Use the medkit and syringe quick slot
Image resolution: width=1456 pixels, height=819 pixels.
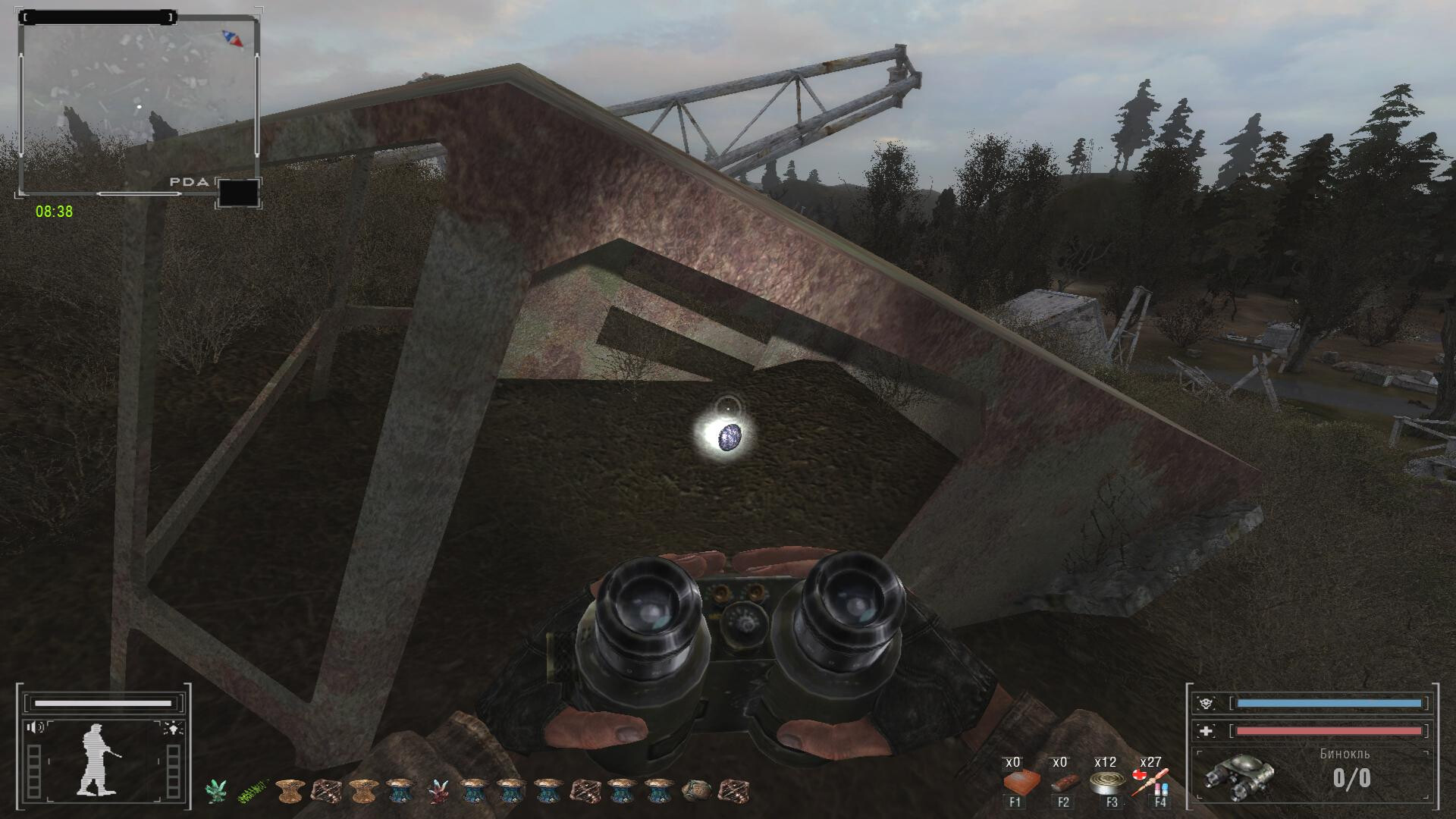[1150, 782]
